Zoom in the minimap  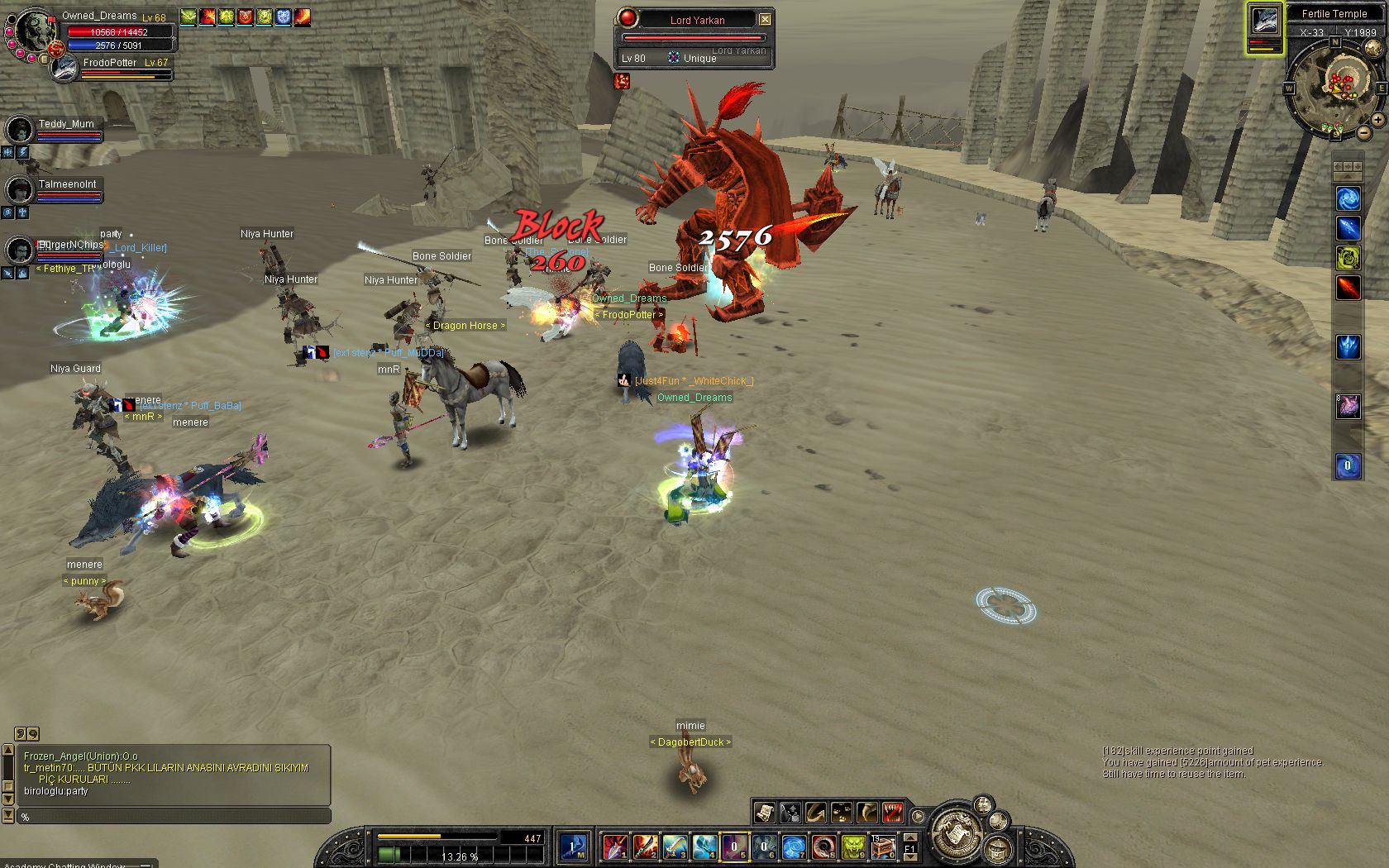(x=1378, y=120)
